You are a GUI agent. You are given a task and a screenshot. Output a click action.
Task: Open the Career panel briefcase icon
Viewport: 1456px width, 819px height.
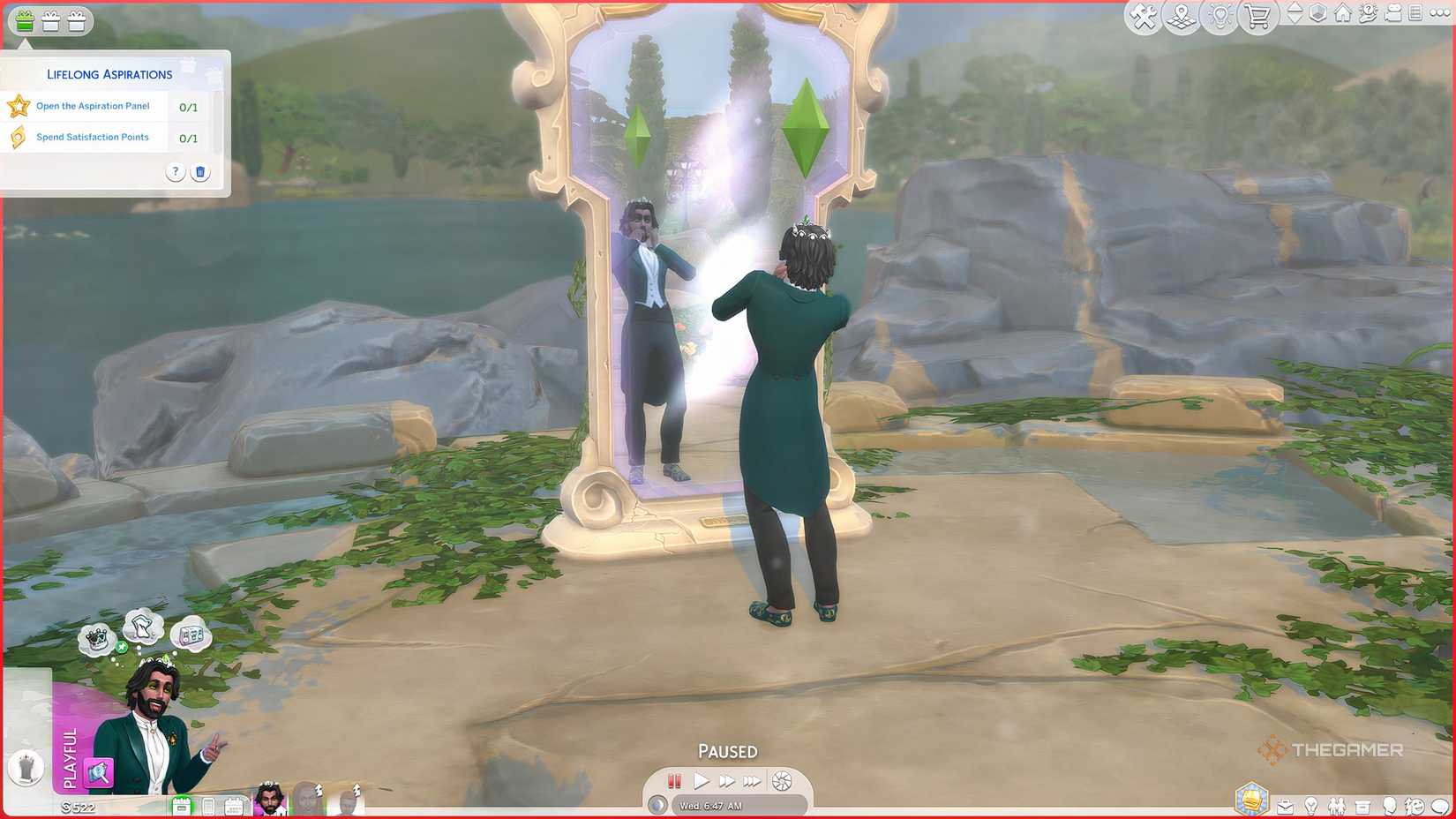pos(1285,804)
